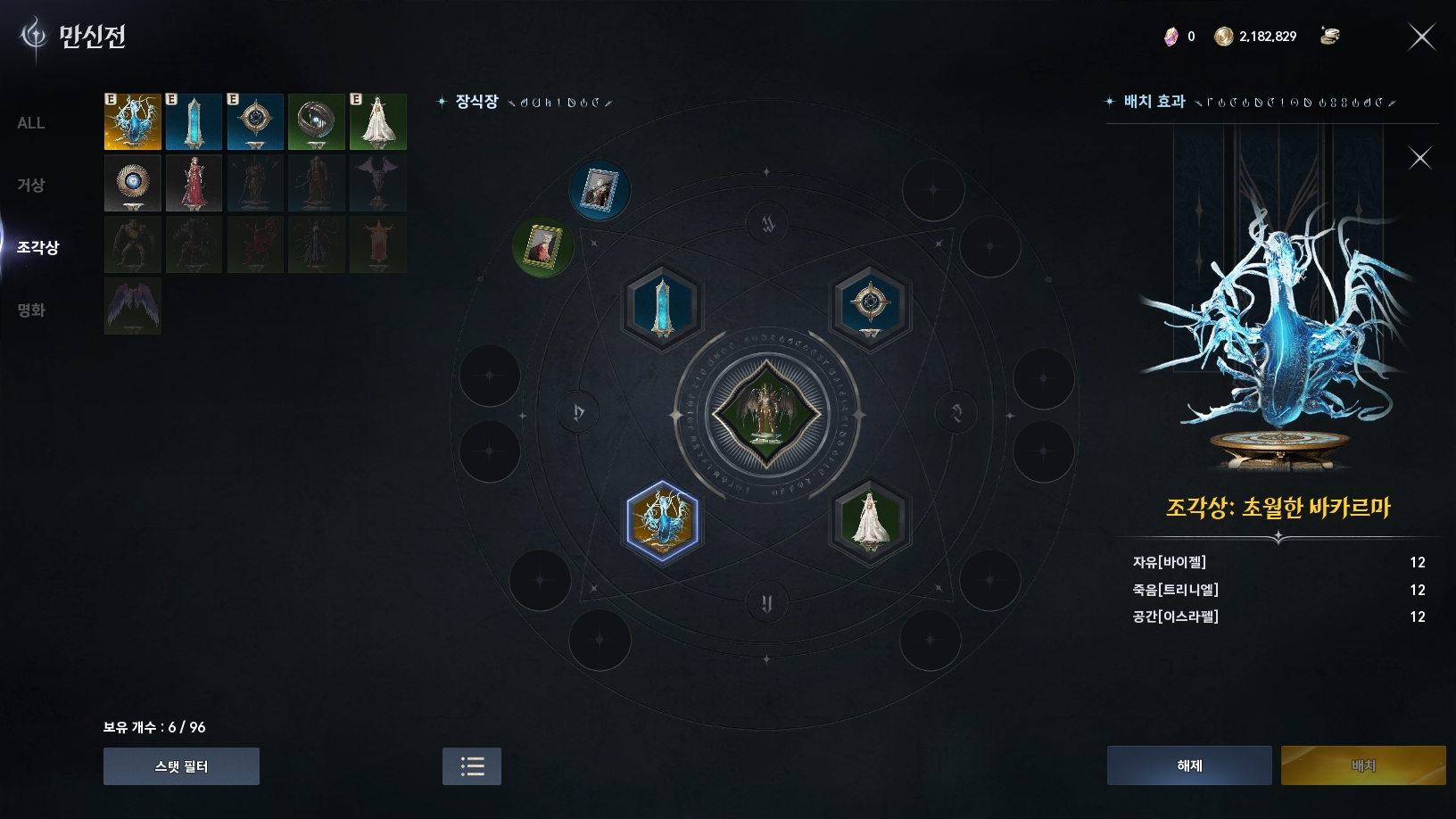Open the 거상 category tab
The height and width of the screenshot is (819, 1456).
31,185
